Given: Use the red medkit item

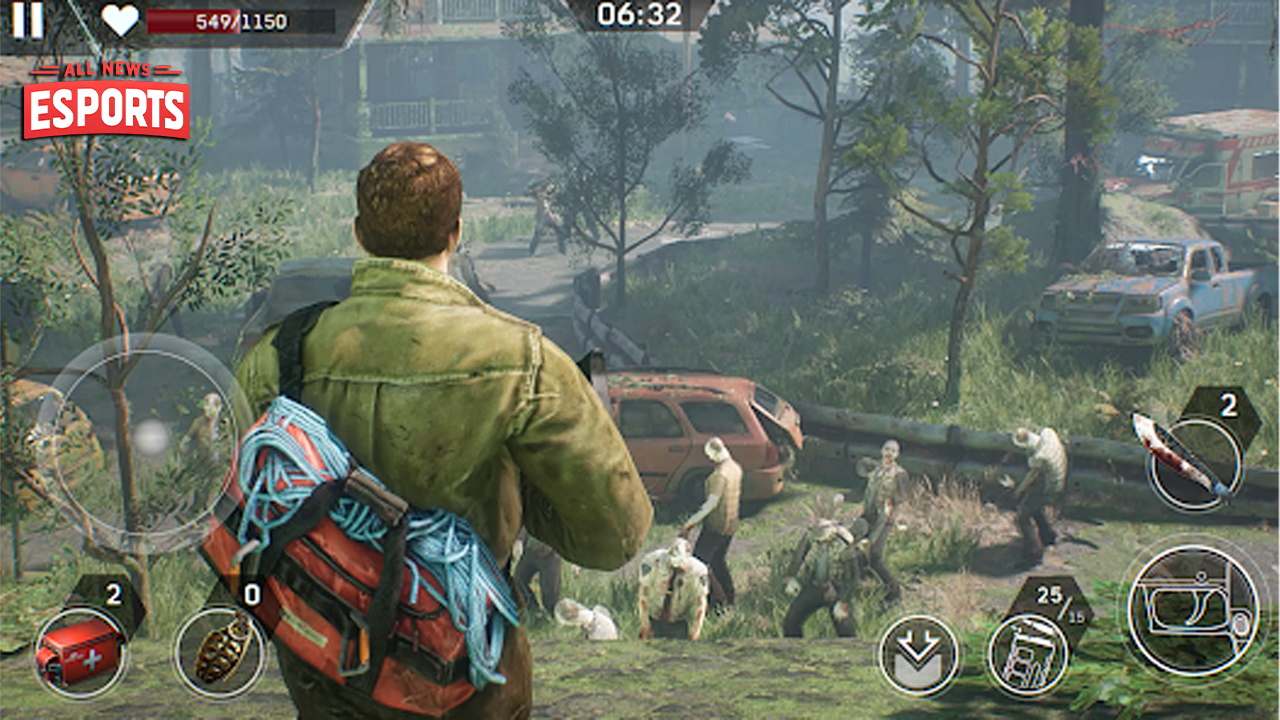Looking at the screenshot, I should 80,652.
